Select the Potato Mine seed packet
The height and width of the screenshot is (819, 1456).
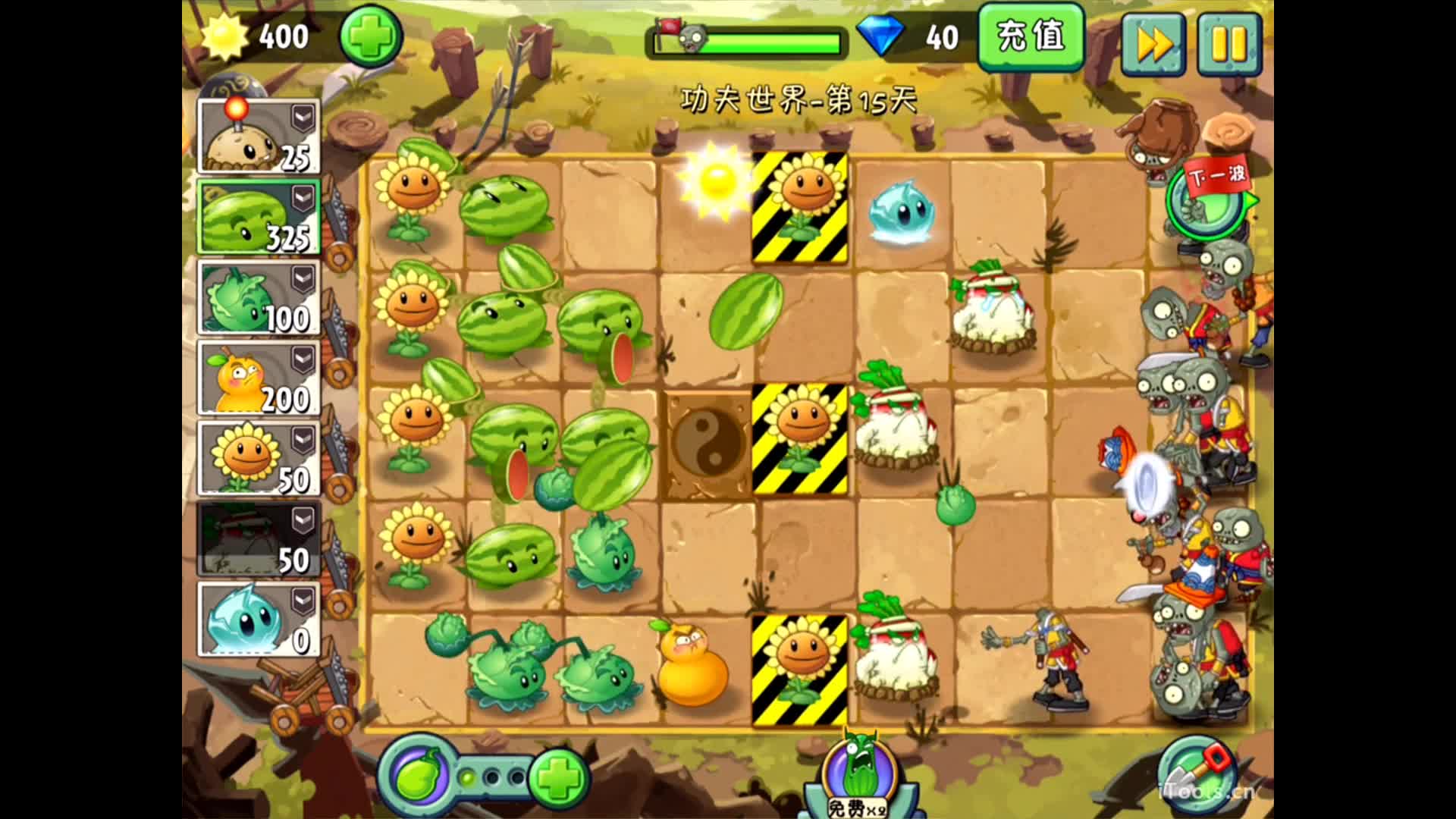point(258,136)
